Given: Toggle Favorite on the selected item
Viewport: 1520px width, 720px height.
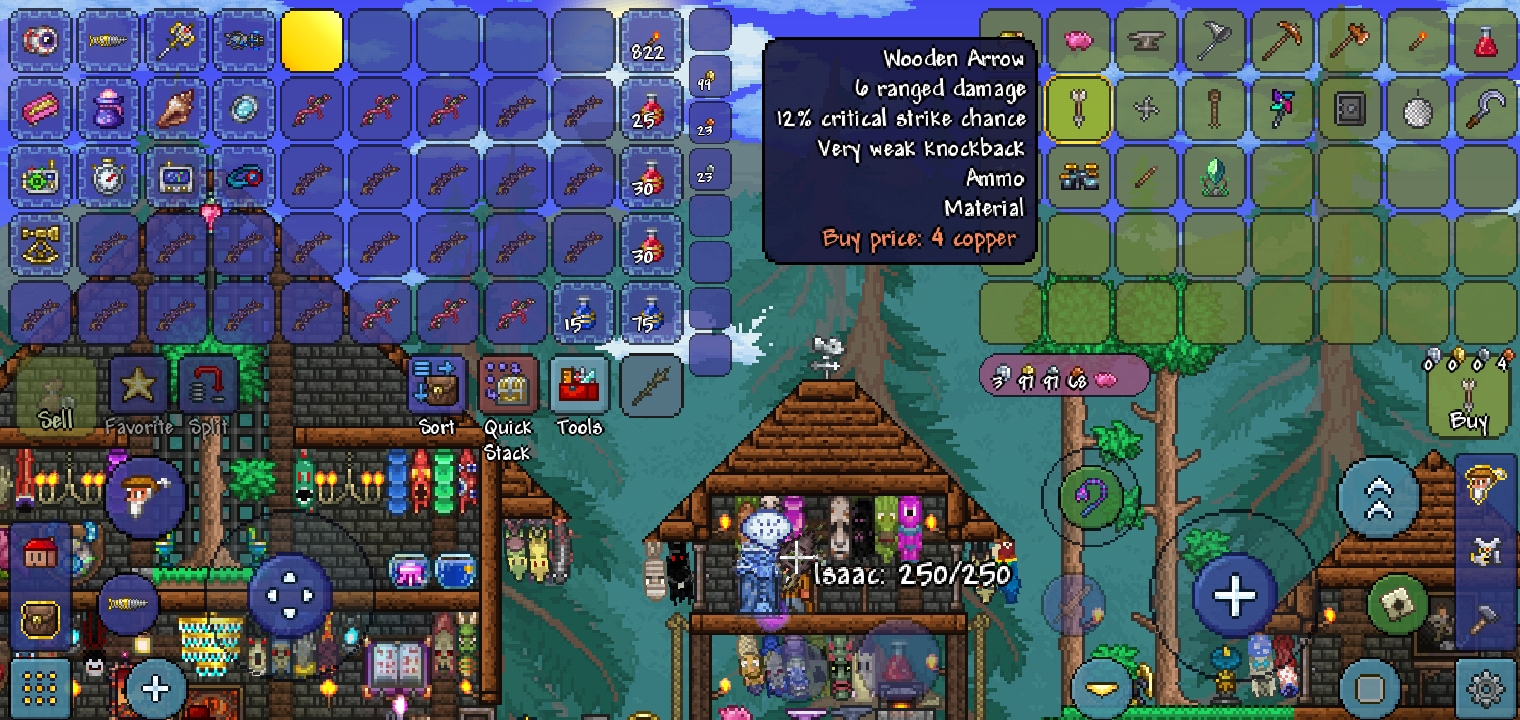Looking at the screenshot, I should (x=137, y=384).
